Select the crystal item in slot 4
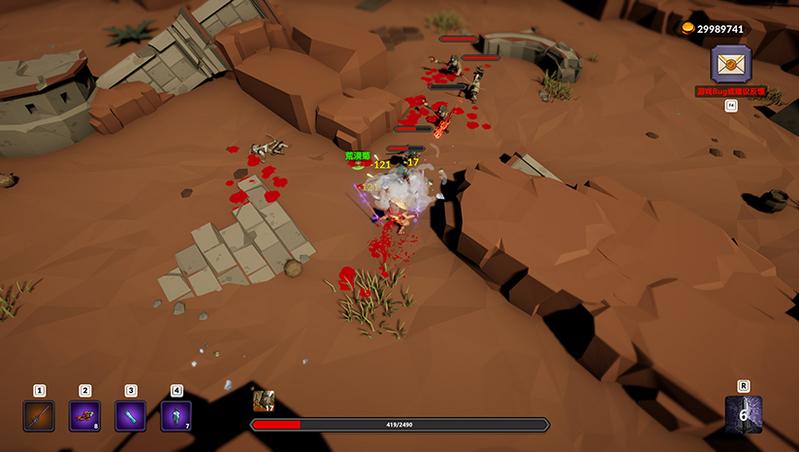The height and width of the screenshot is (452, 799). click(x=176, y=415)
